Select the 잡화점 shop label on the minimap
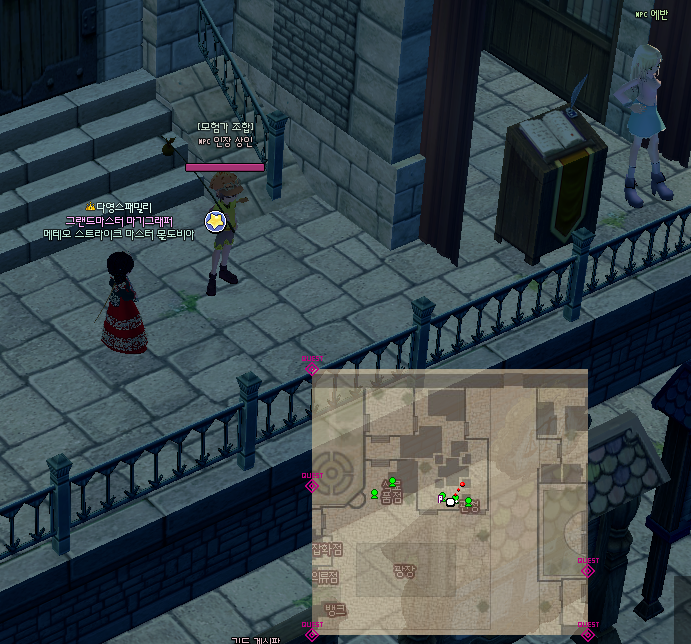The height and width of the screenshot is (644, 691). coord(327,549)
